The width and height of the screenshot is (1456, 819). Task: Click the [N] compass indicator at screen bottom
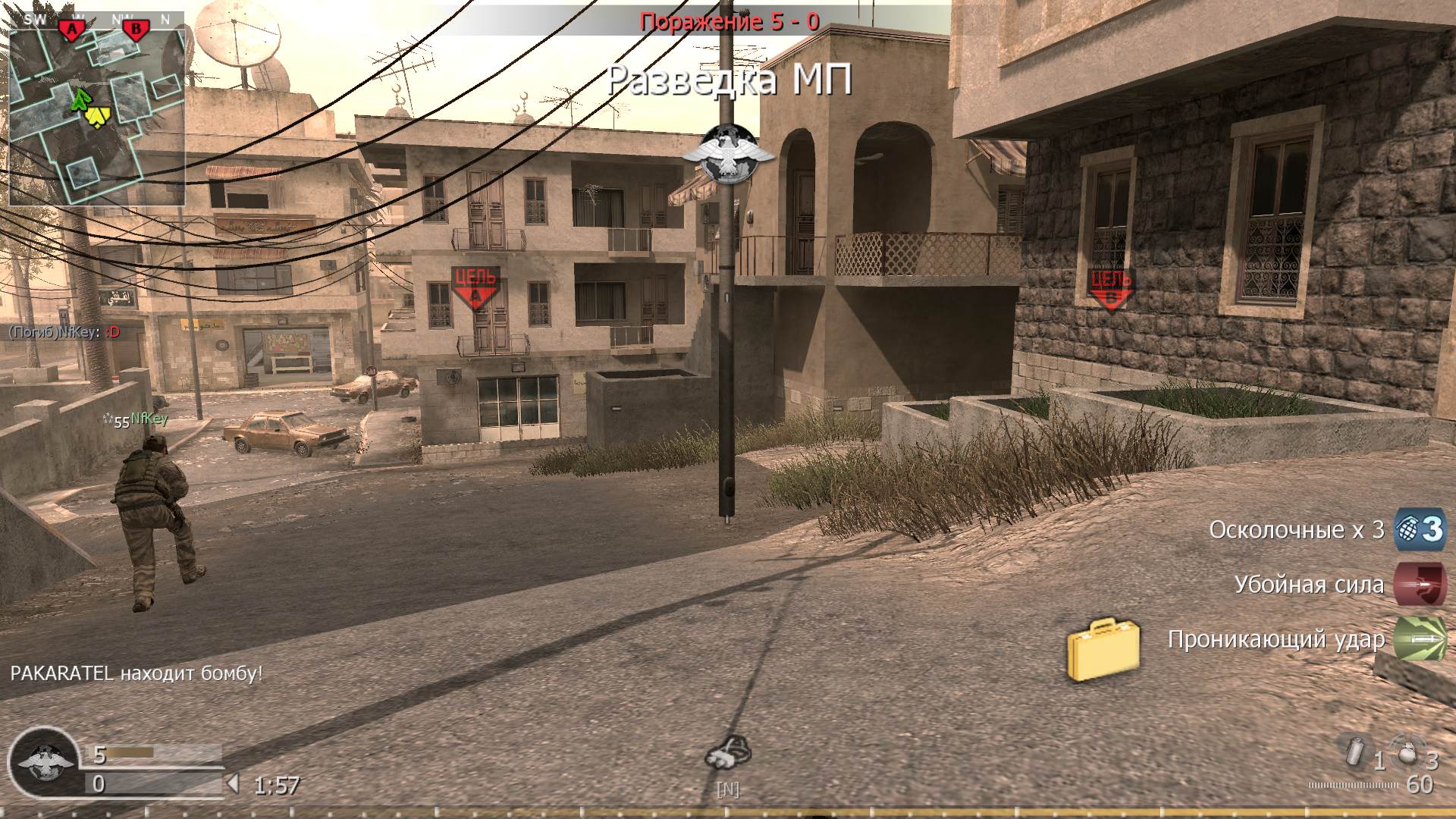coord(728,789)
